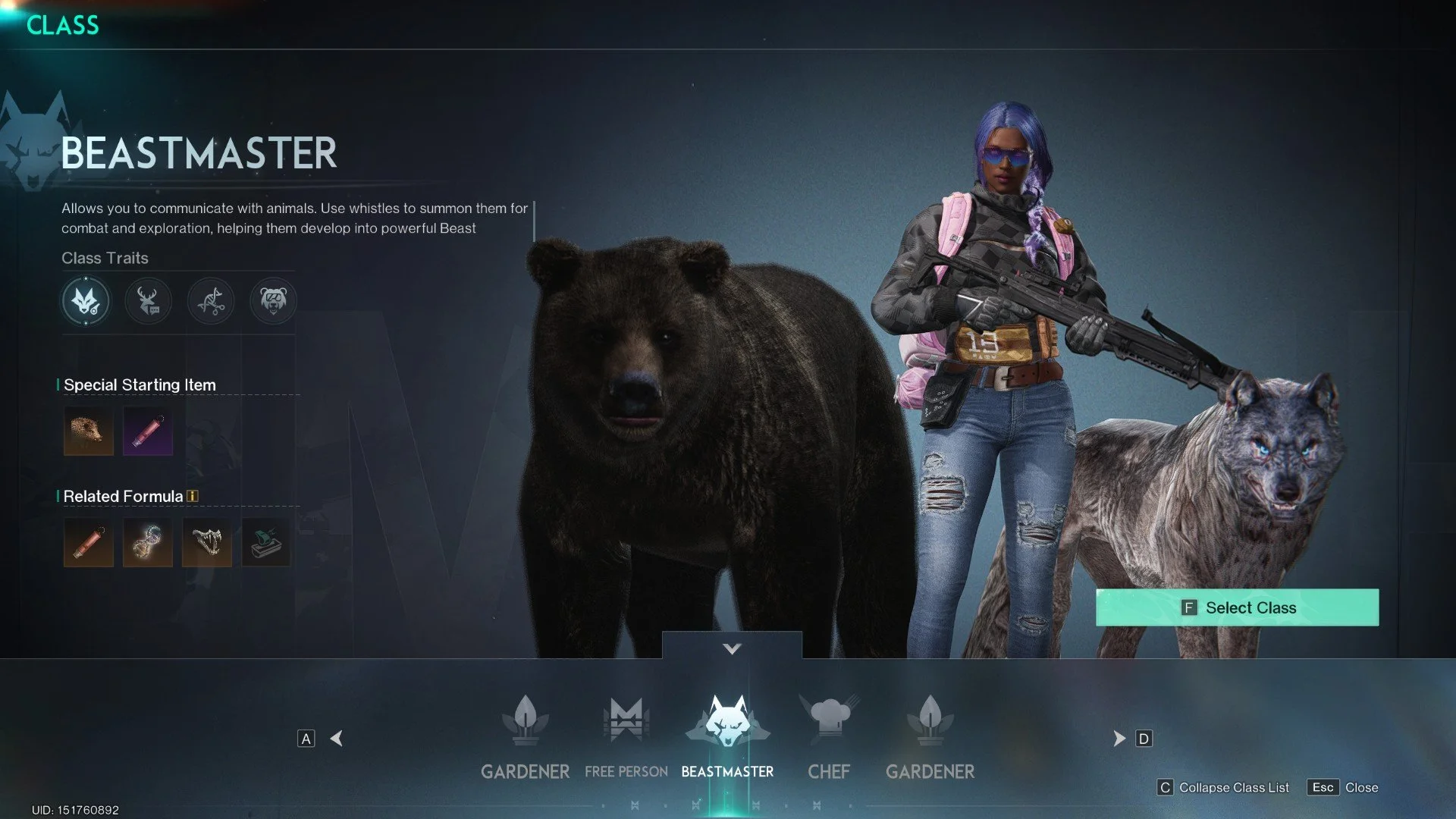View the wolf whistle class trait
The image size is (1456, 819).
click(x=86, y=301)
